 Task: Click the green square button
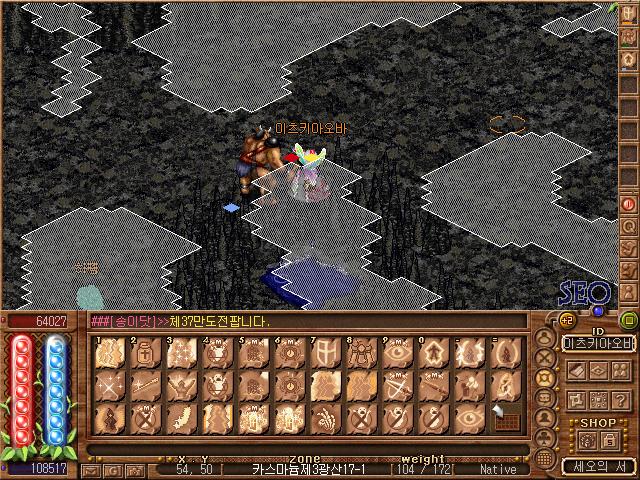[630, 320]
